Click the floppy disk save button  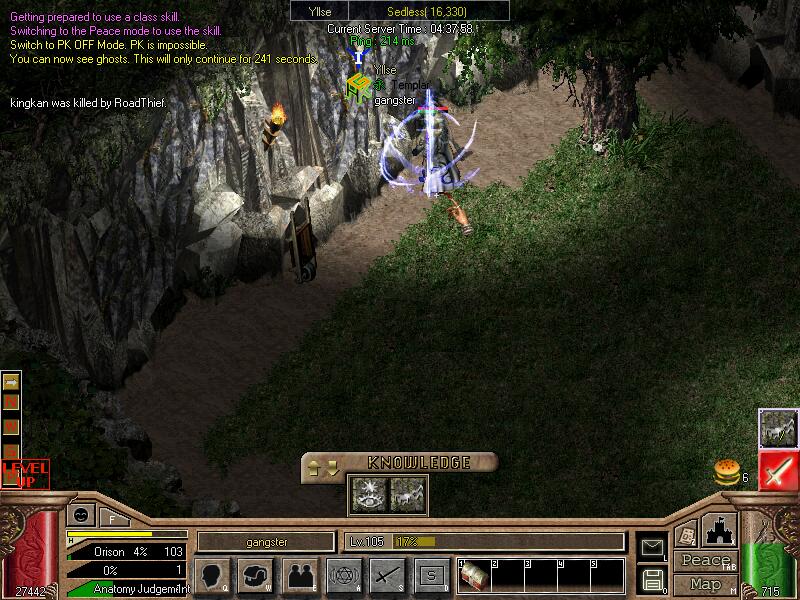652,579
